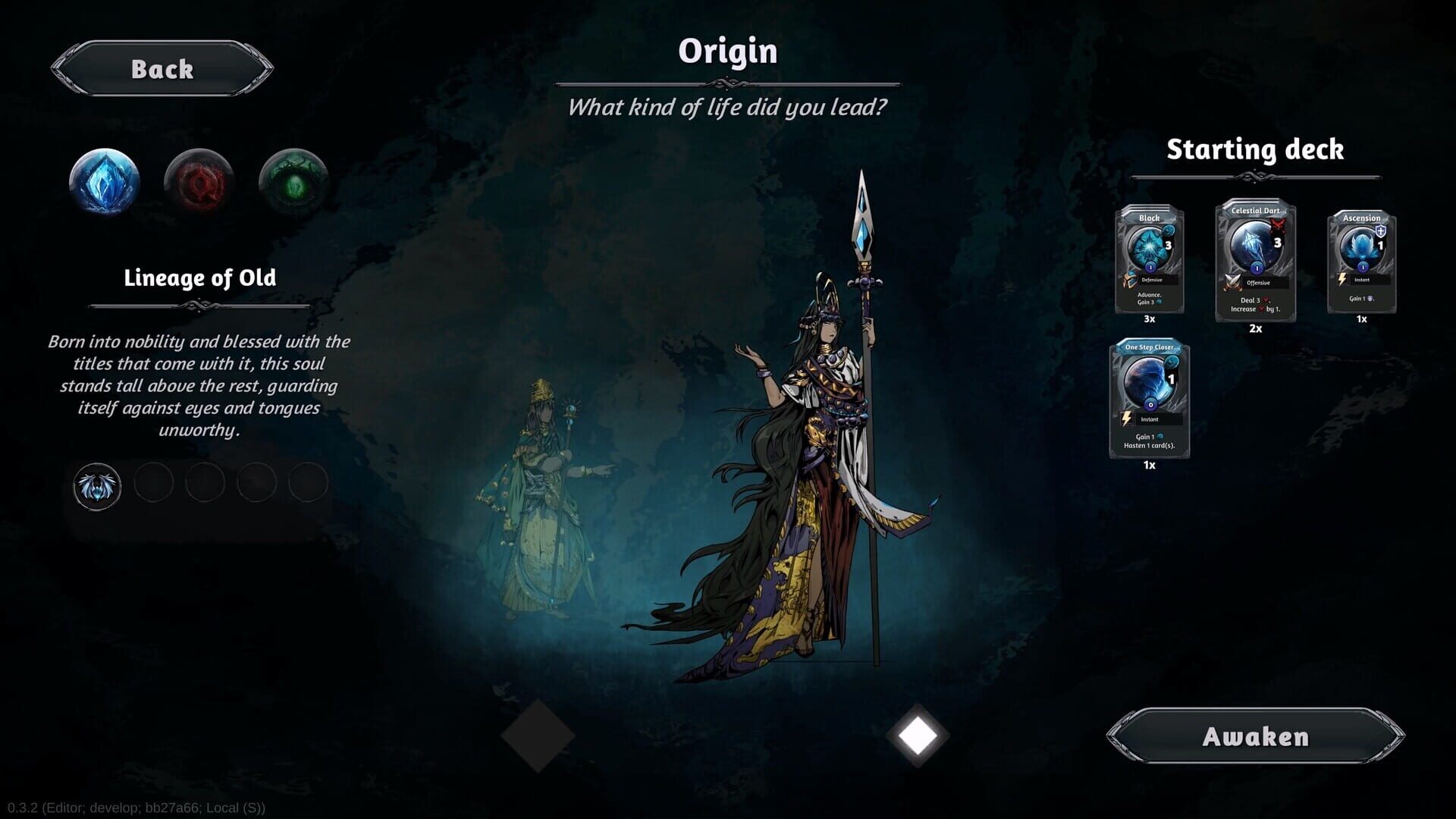The height and width of the screenshot is (819, 1456).
Task: Click the lightning icon on One Step Closer
Action: (1126, 419)
